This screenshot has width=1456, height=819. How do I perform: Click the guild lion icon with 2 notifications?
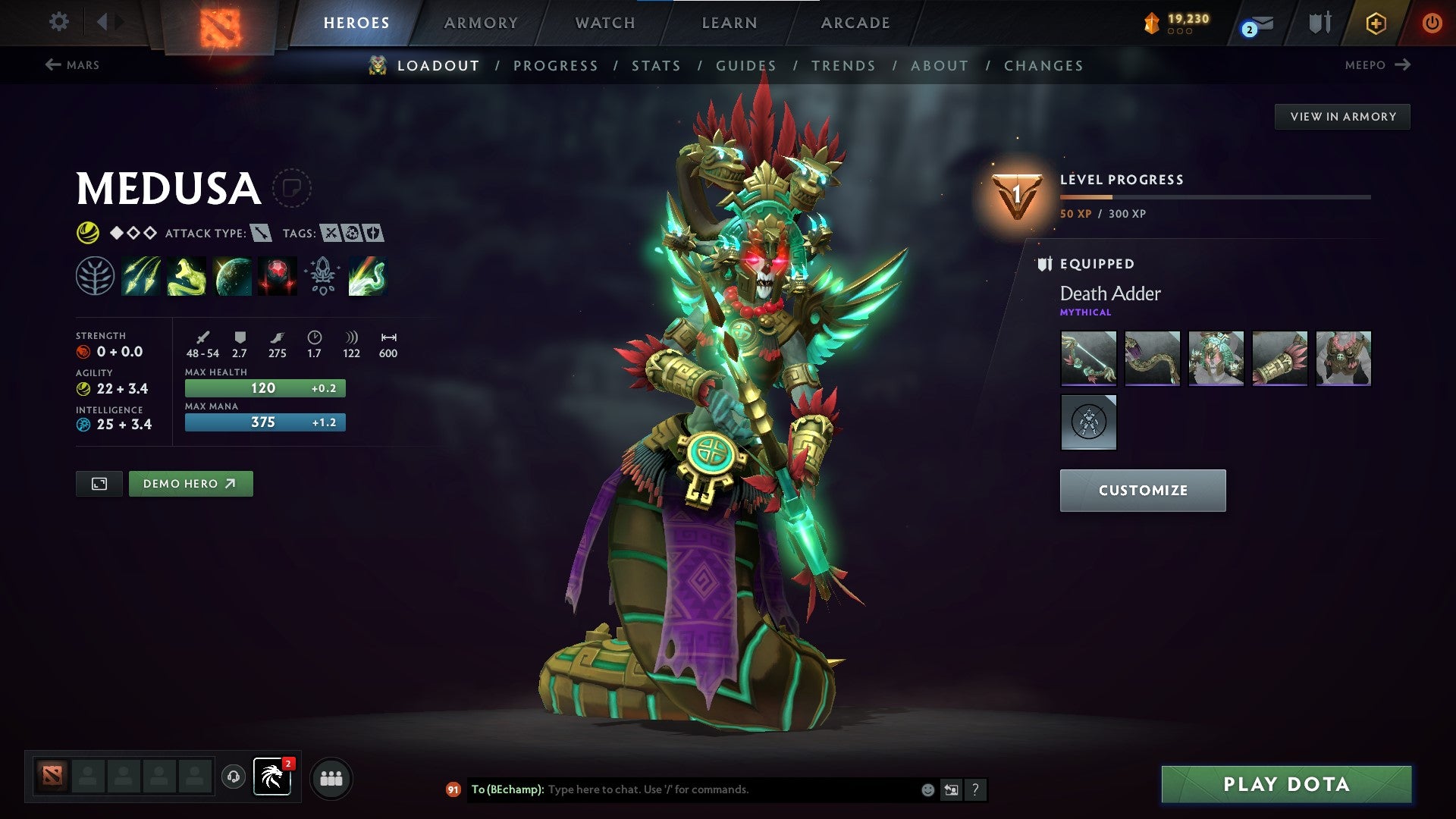point(273,778)
